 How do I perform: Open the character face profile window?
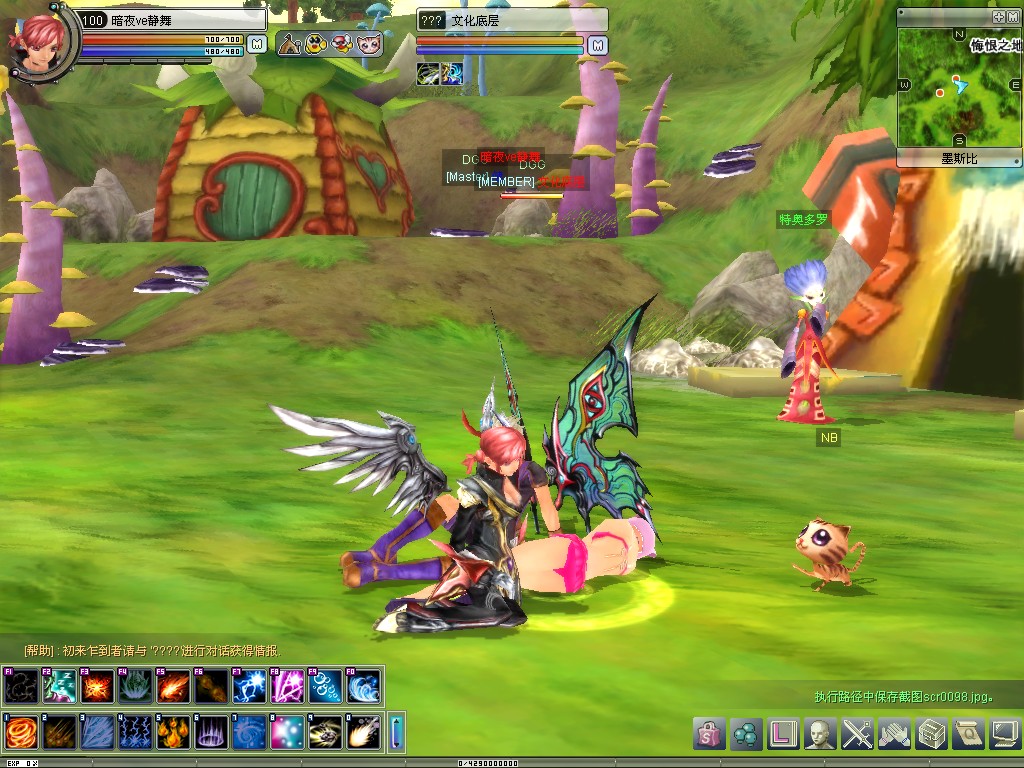point(821,733)
